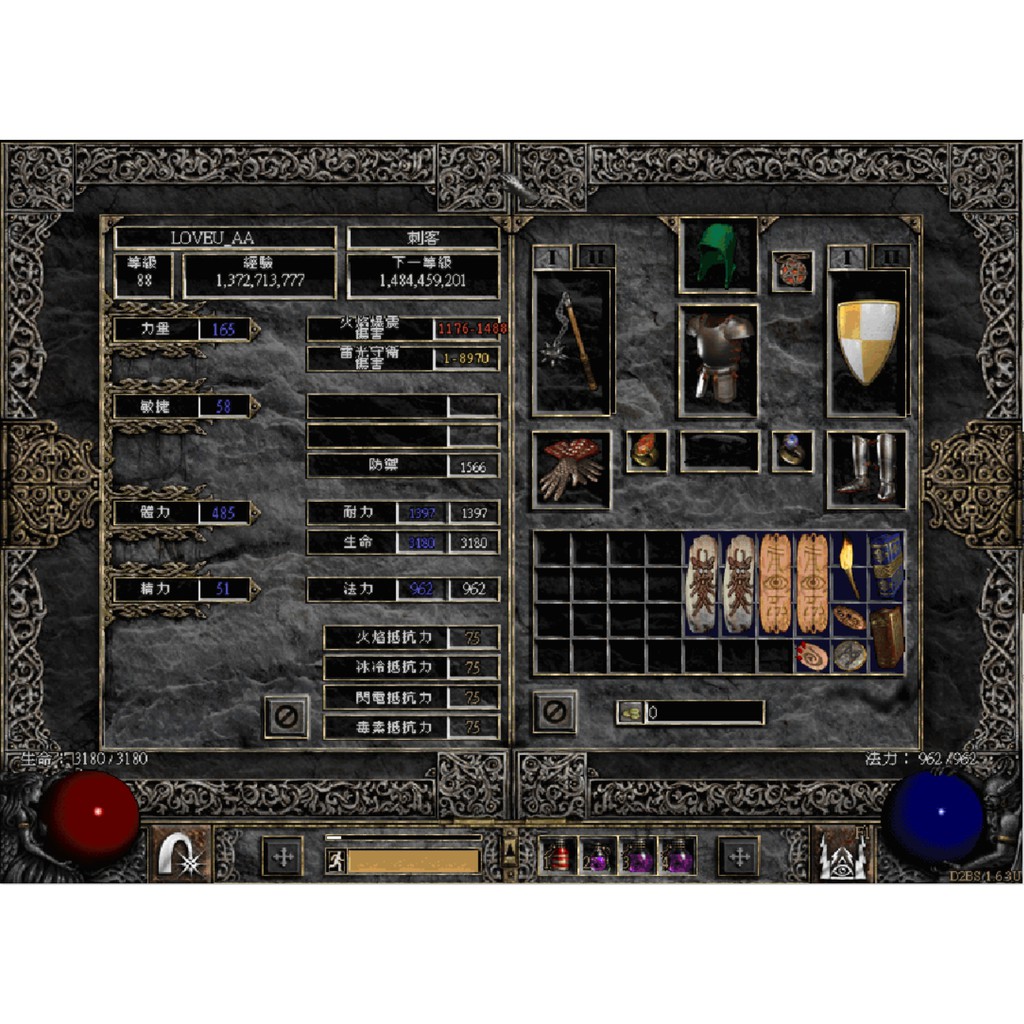This screenshot has height=1024, width=1024.
Task: Select the equipped metal boots
Action: (866, 469)
